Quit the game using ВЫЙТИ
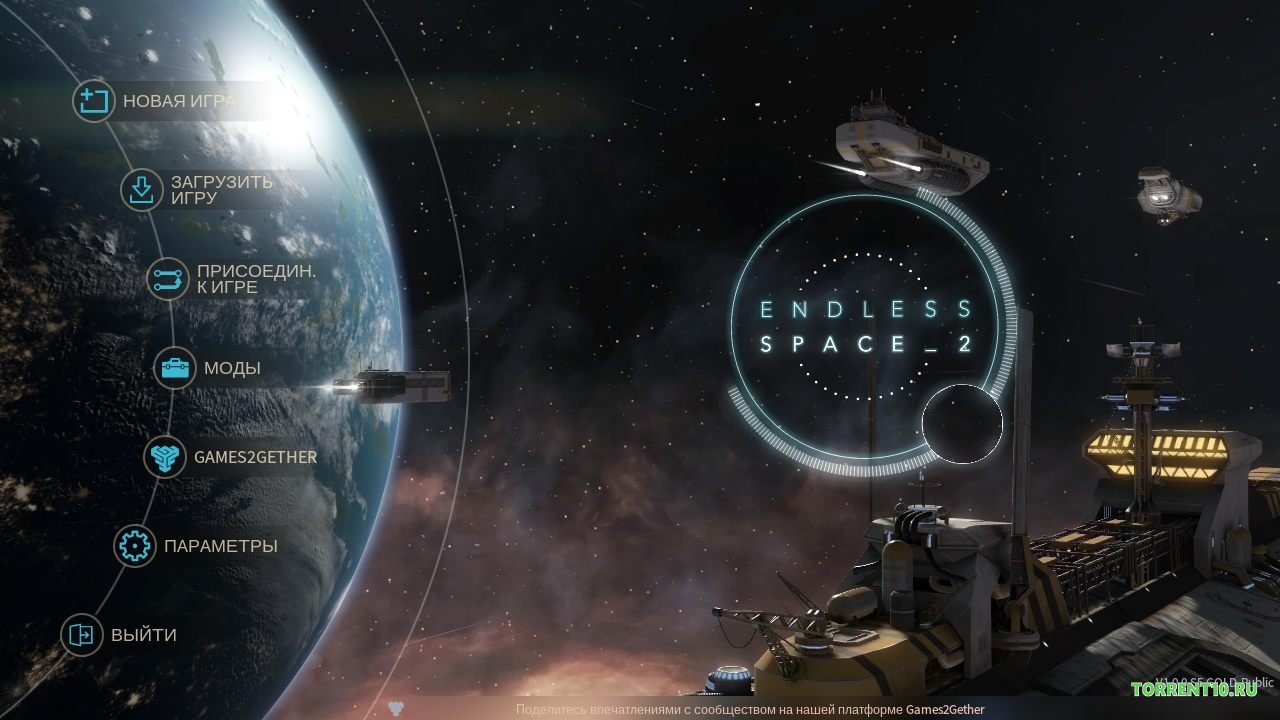Viewport: 1280px width, 720px height. 142,635
